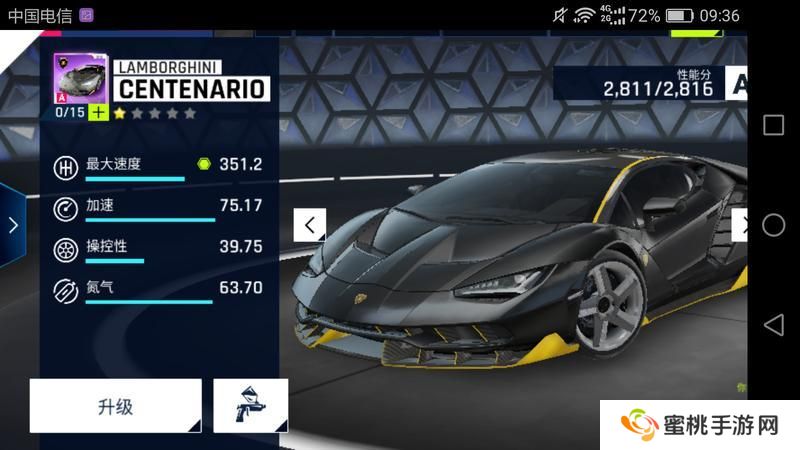Open Android recent apps square button
The width and height of the screenshot is (800, 450).
[773, 125]
